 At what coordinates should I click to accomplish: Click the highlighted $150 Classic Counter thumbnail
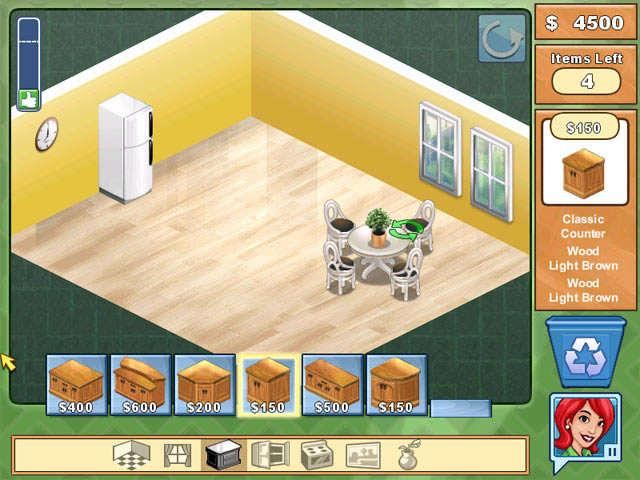[x=268, y=384]
